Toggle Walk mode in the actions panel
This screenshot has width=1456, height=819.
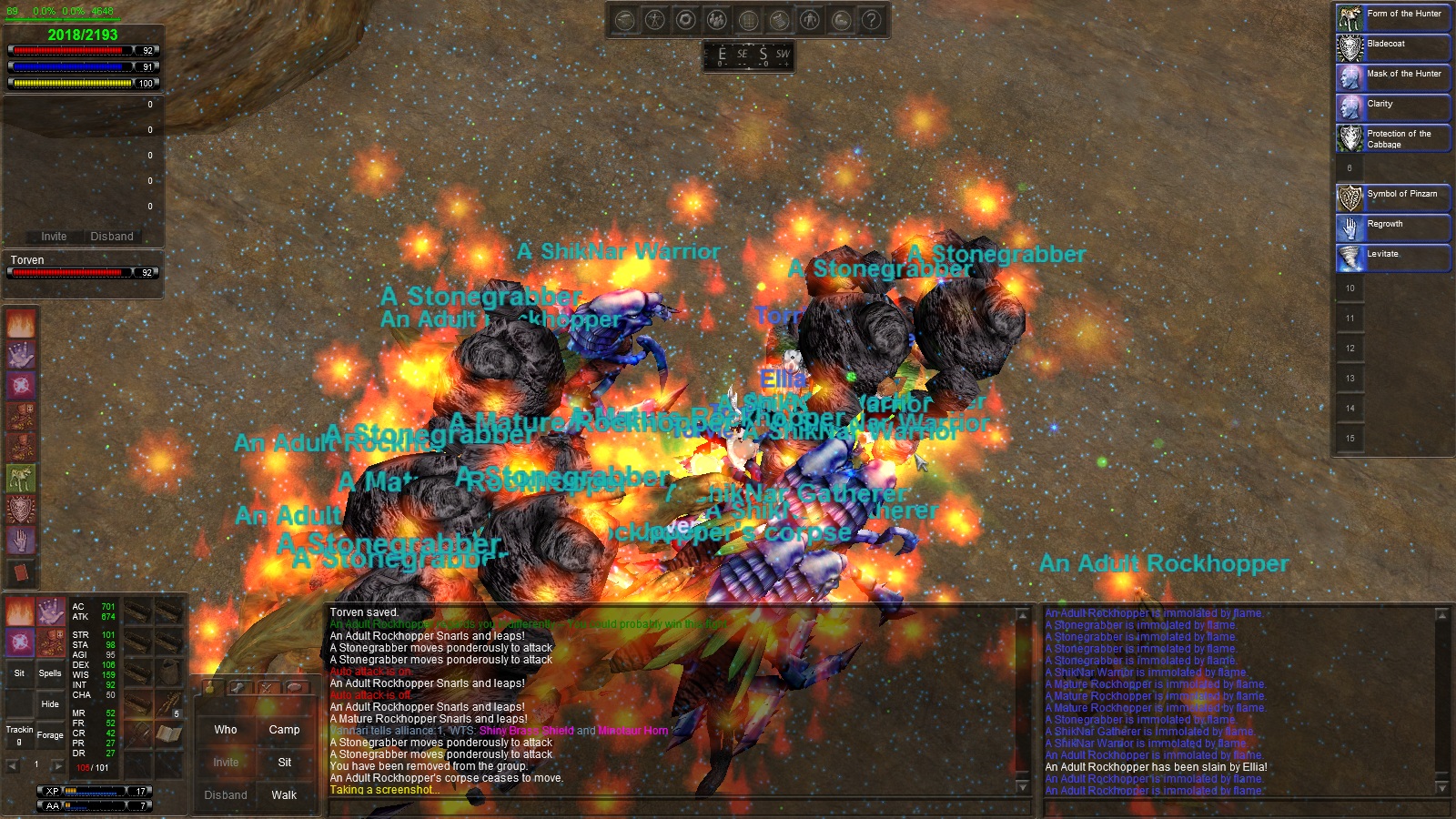pyautogui.click(x=284, y=795)
